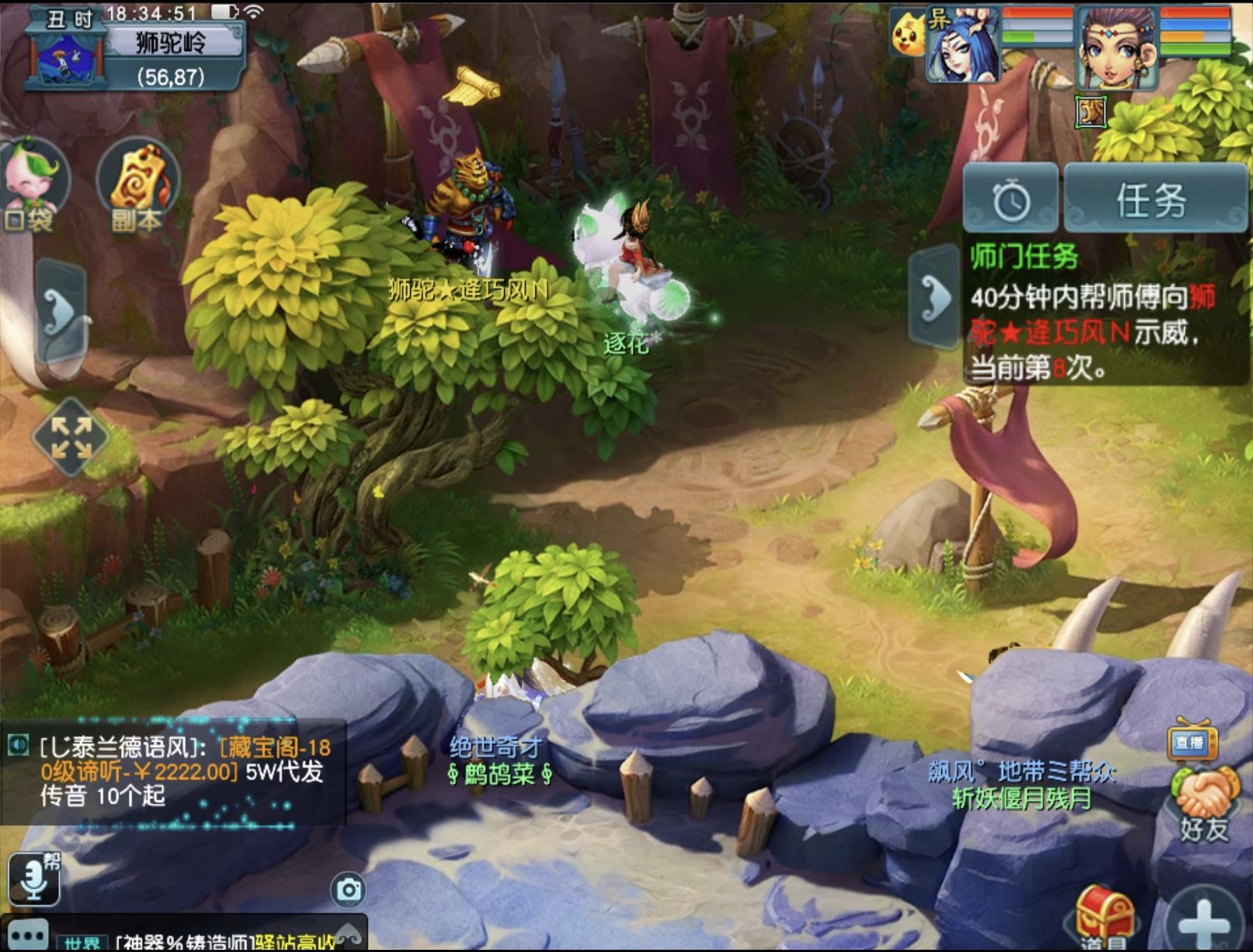Open the 直播 live stream icon
Image resolution: width=1253 pixels, height=952 pixels.
[x=1192, y=742]
